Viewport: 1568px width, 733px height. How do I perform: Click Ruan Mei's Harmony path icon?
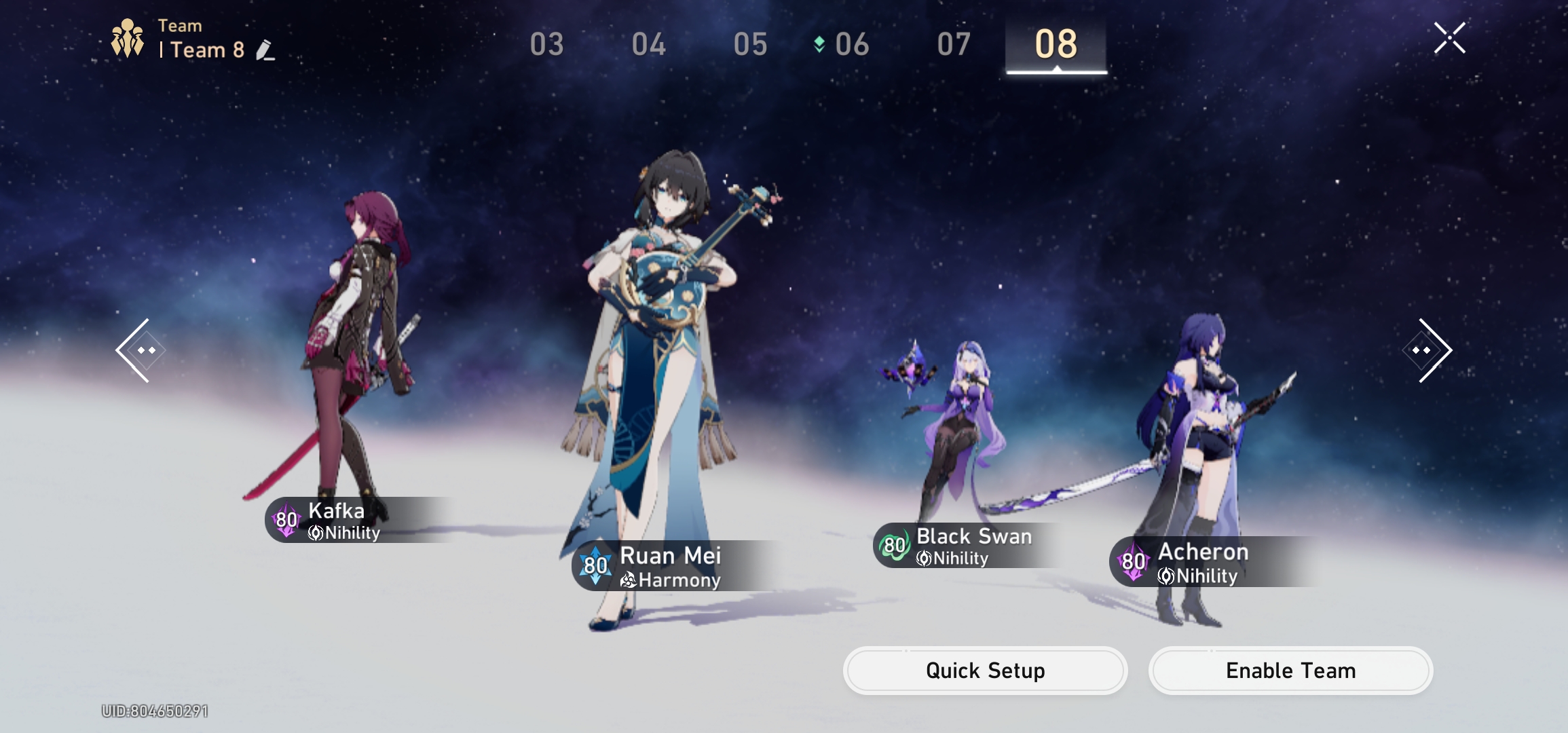point(629,580)
